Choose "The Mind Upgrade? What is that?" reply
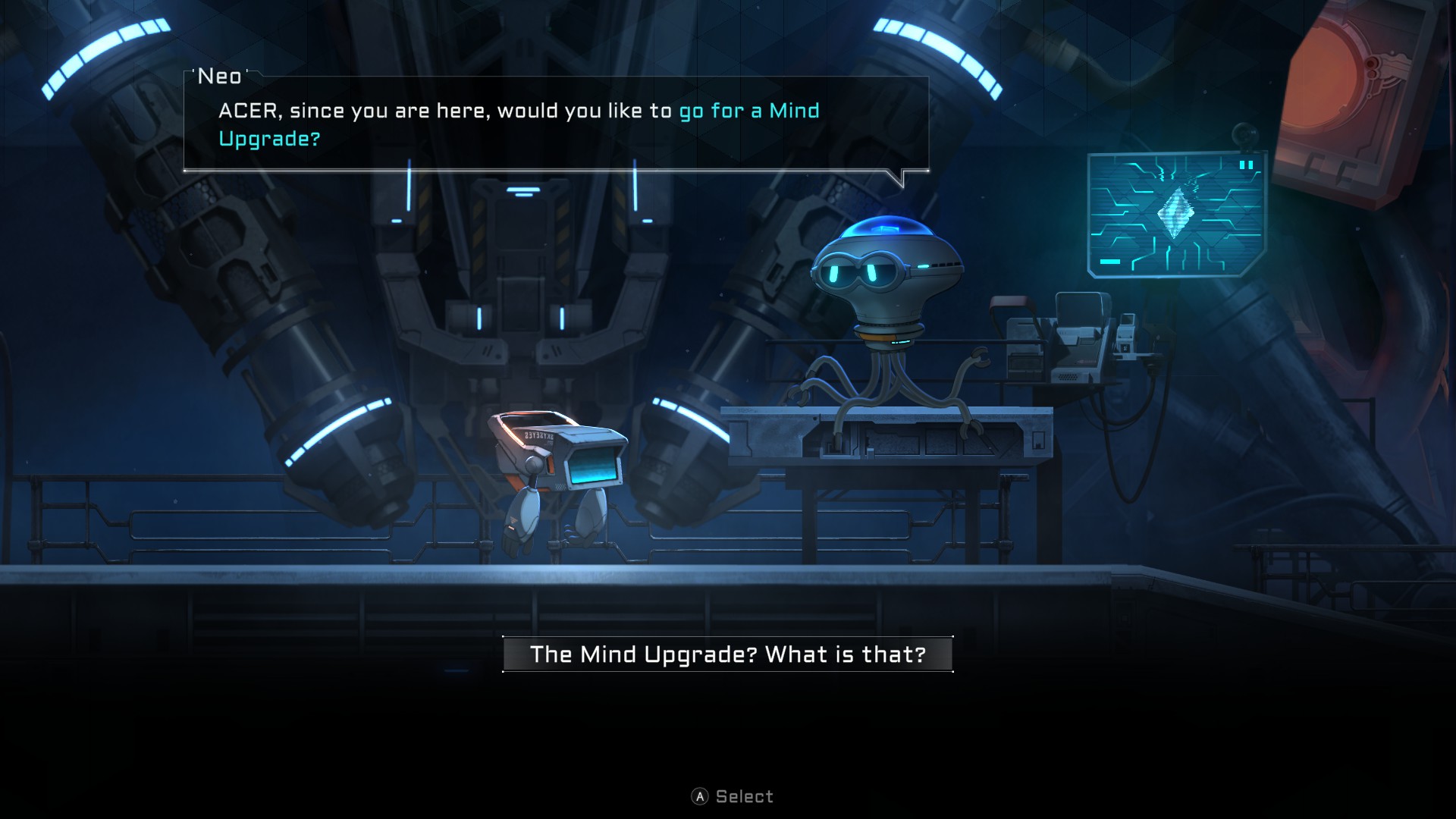Image resolution: width=1456 pixels, height=819 pixels. pyautogui.click(x=727, y=654)
